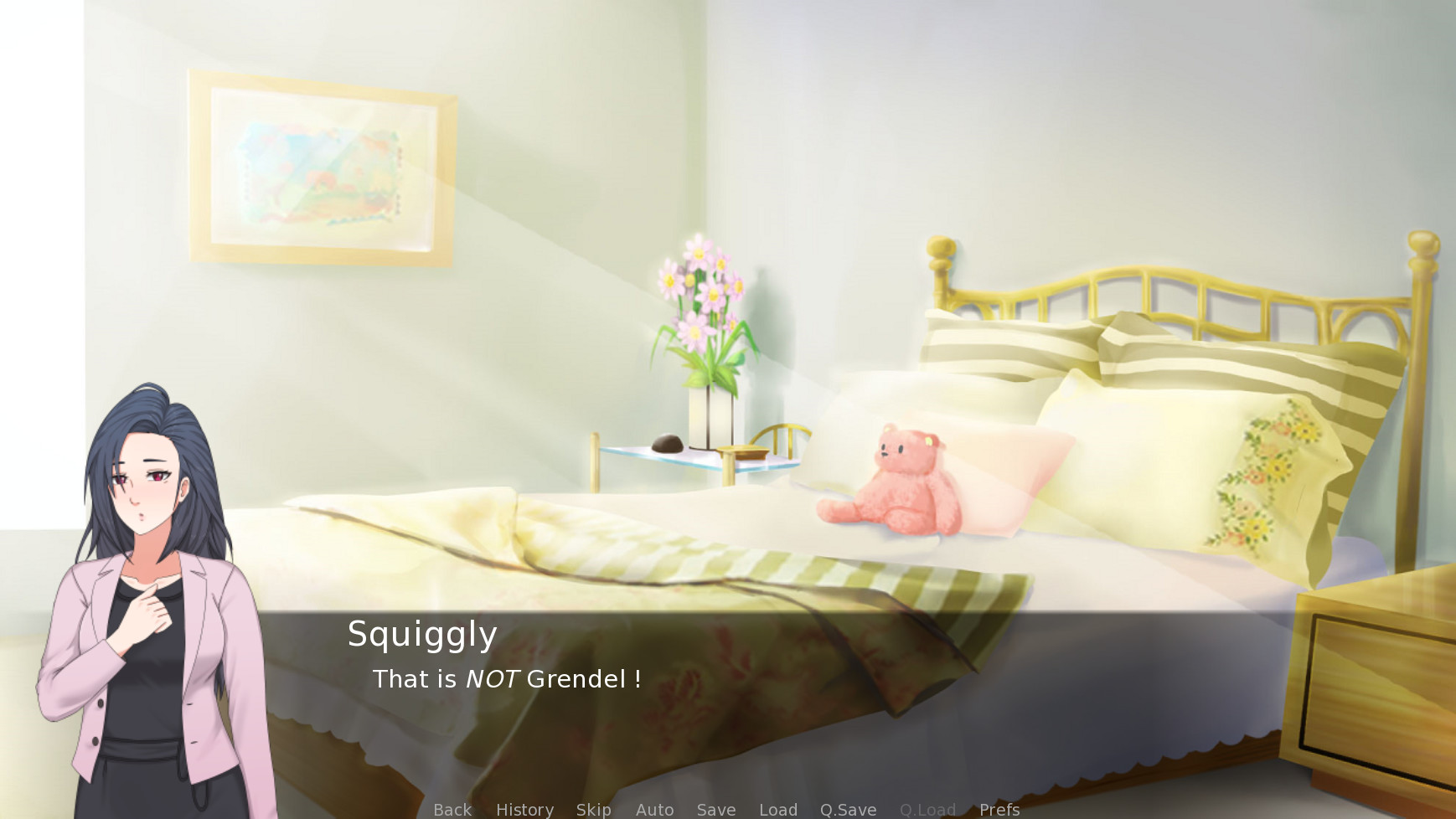Open the Load screen
Screen dimensions: 1456x819
coord(777,809)
